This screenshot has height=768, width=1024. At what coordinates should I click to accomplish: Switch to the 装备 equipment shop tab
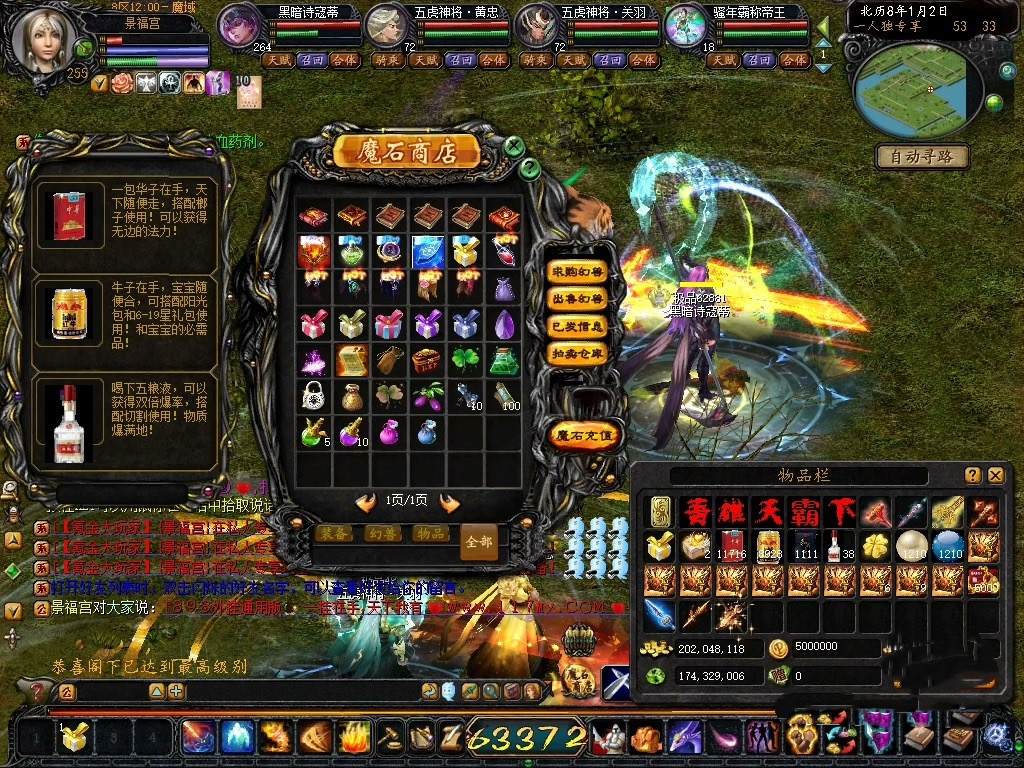[335, 533]
